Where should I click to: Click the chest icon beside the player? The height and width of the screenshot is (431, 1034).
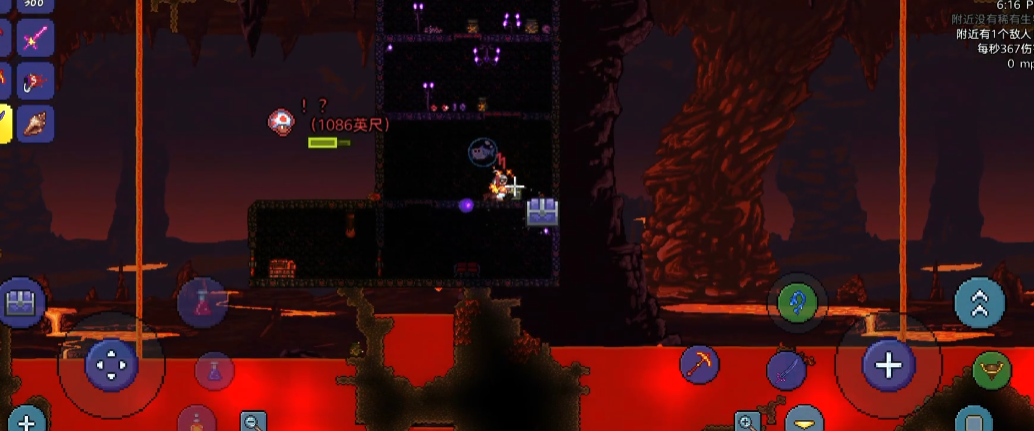click(542, 211)
